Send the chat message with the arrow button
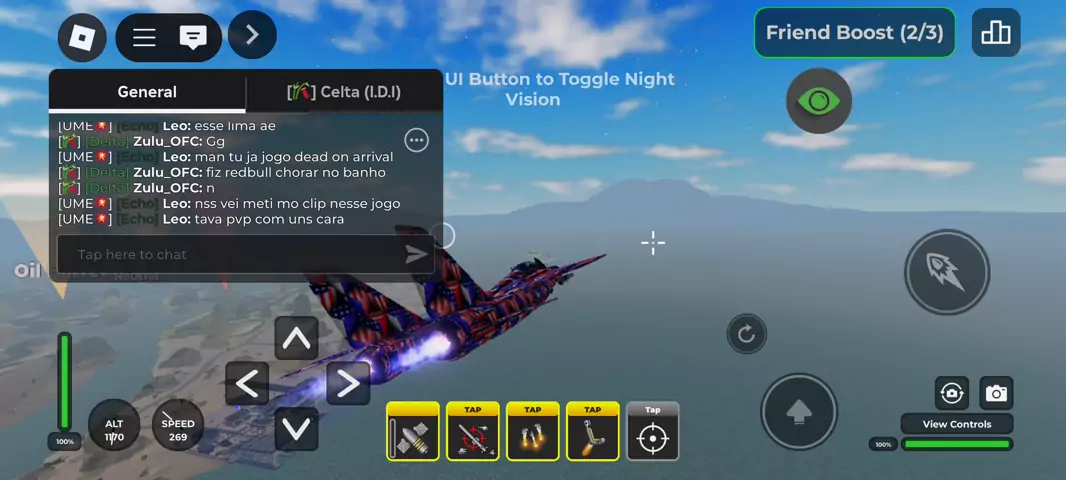 tap(416, 255)
